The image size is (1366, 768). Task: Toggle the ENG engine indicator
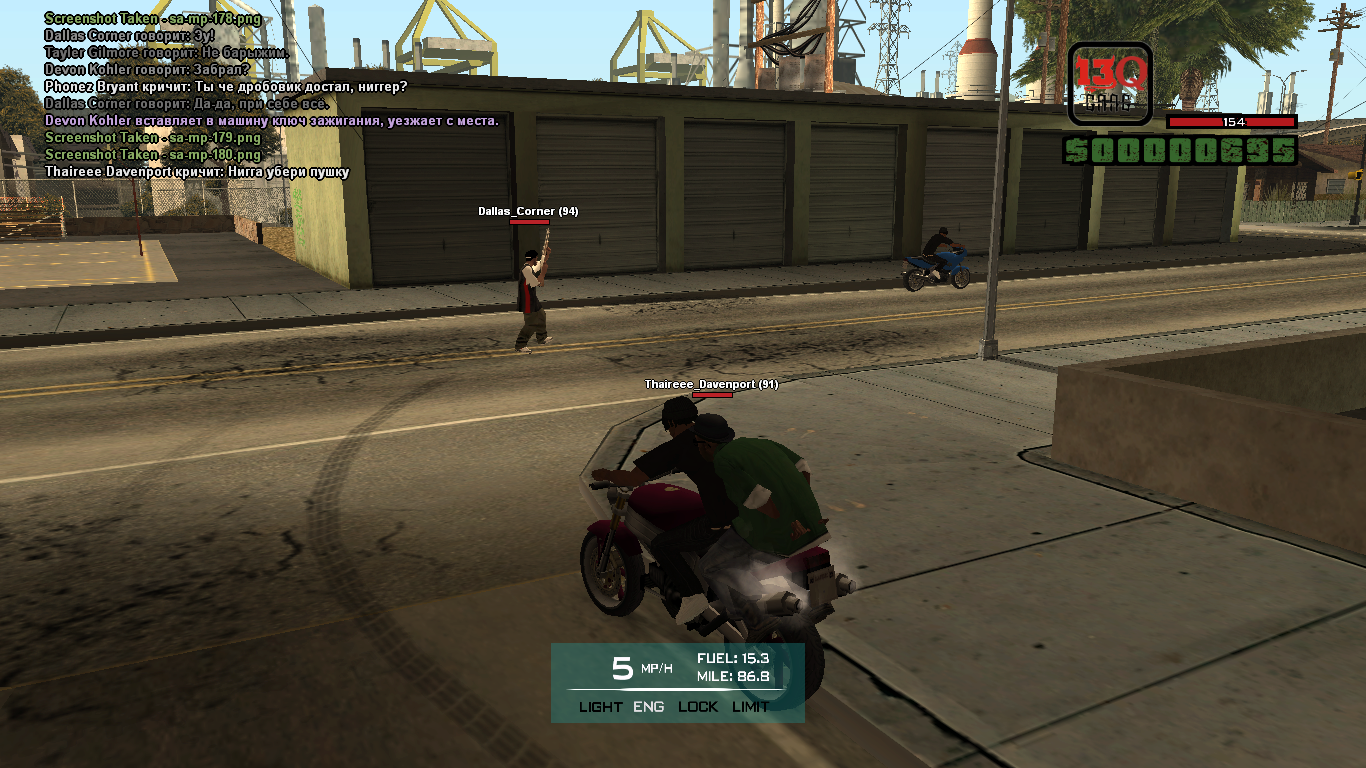(648, 707)
